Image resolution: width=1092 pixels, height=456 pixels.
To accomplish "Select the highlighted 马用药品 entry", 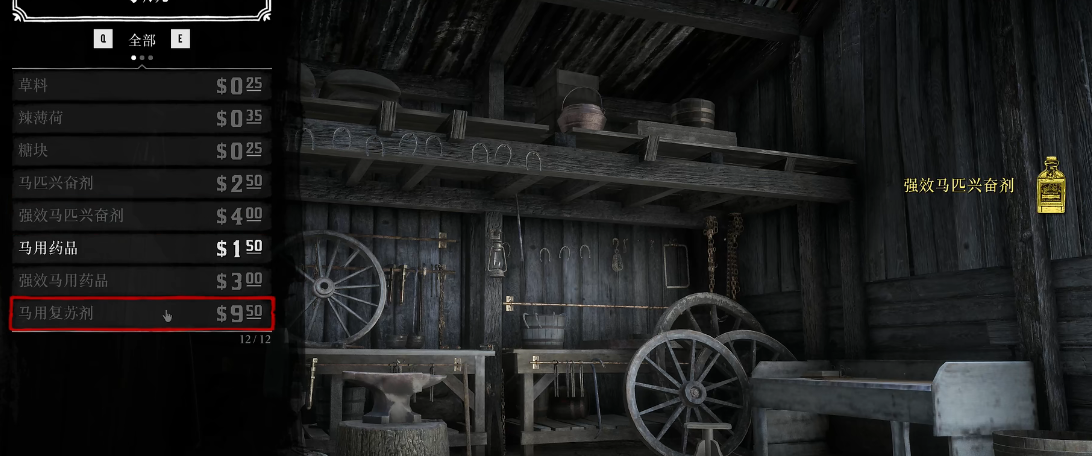I will click(x=140, y=247).
